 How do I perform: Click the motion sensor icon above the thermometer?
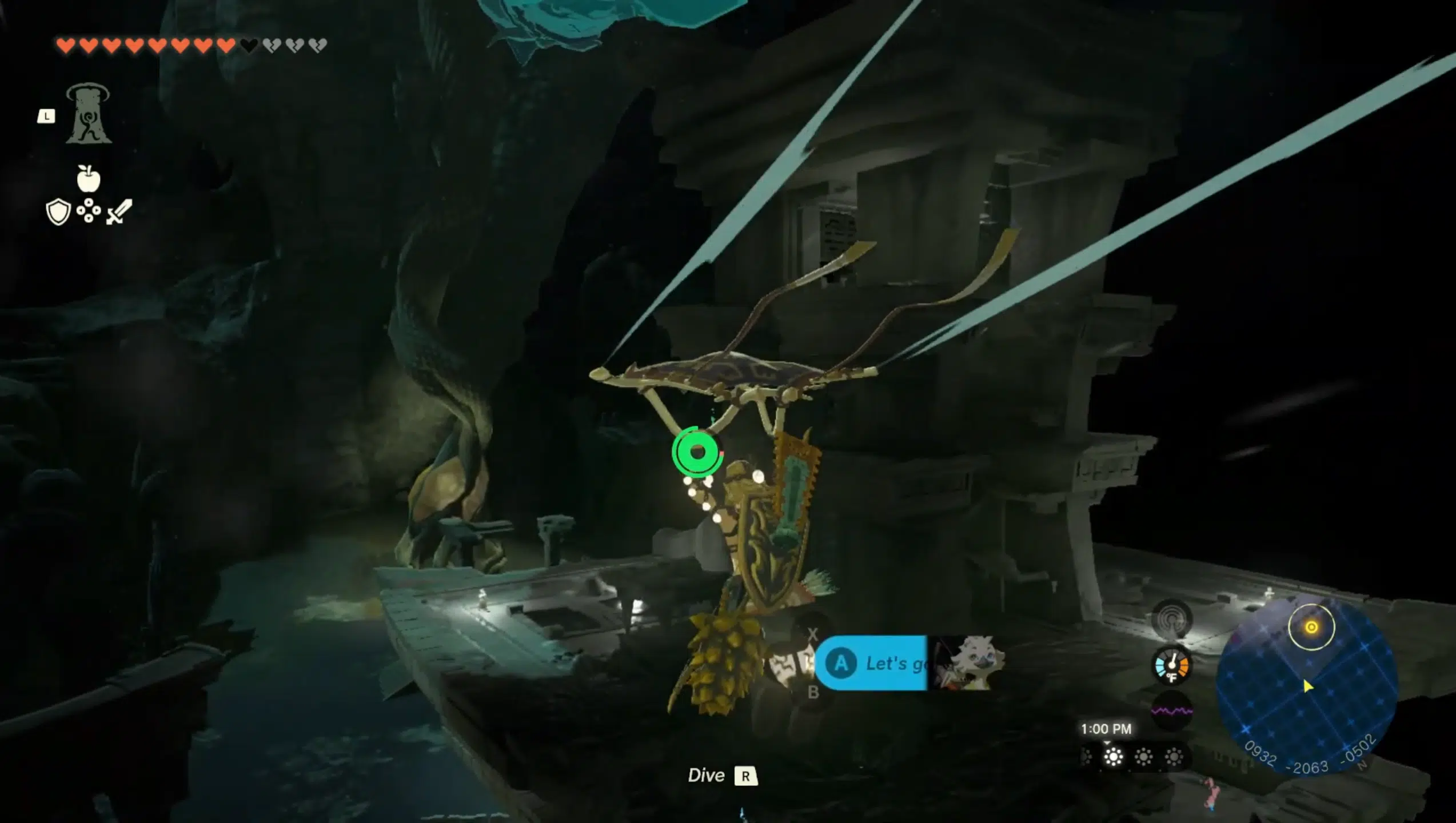pyautogui.click(x=1170, y=617)
